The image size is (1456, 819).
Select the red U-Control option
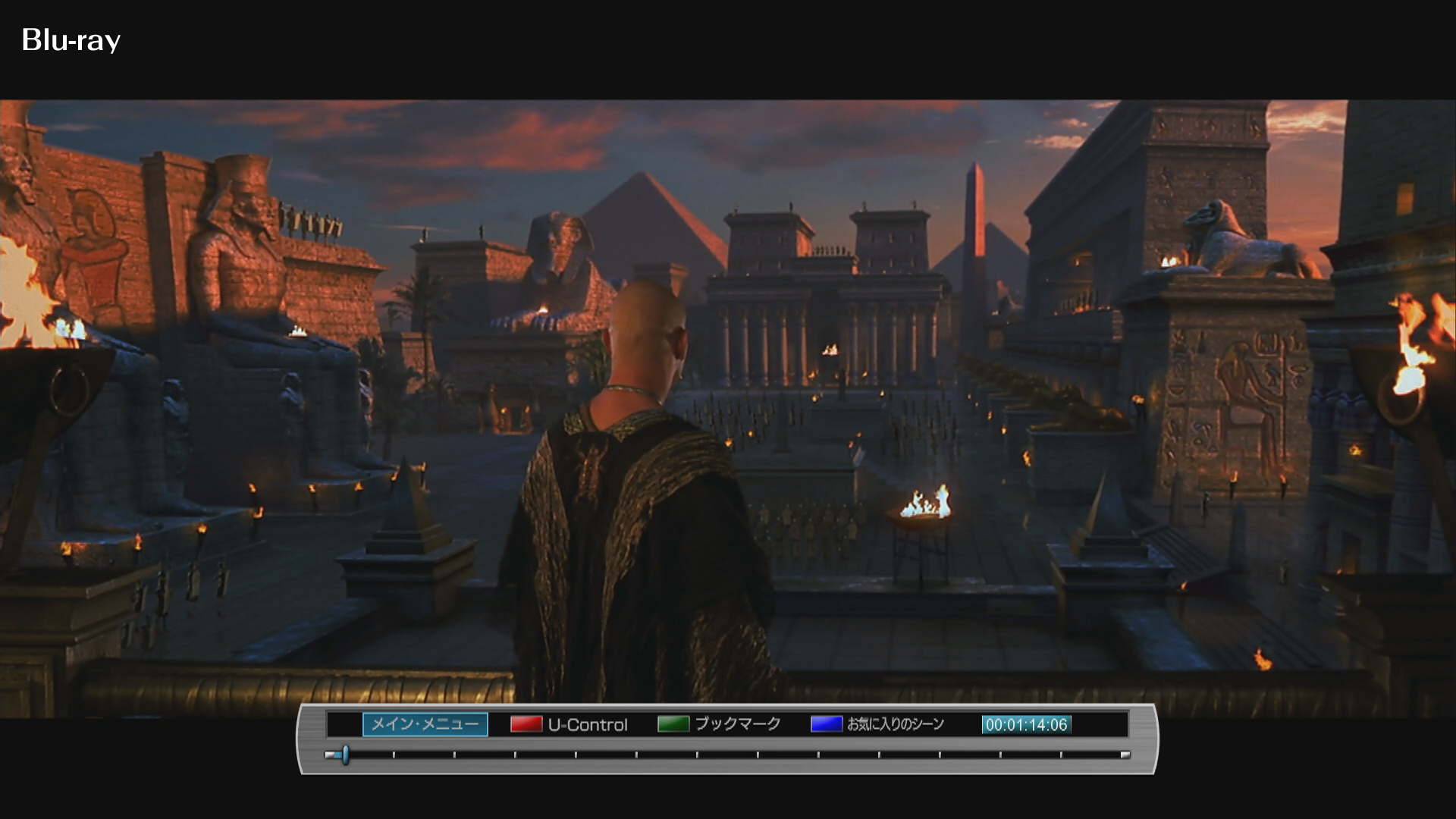(x=570, y=724)
